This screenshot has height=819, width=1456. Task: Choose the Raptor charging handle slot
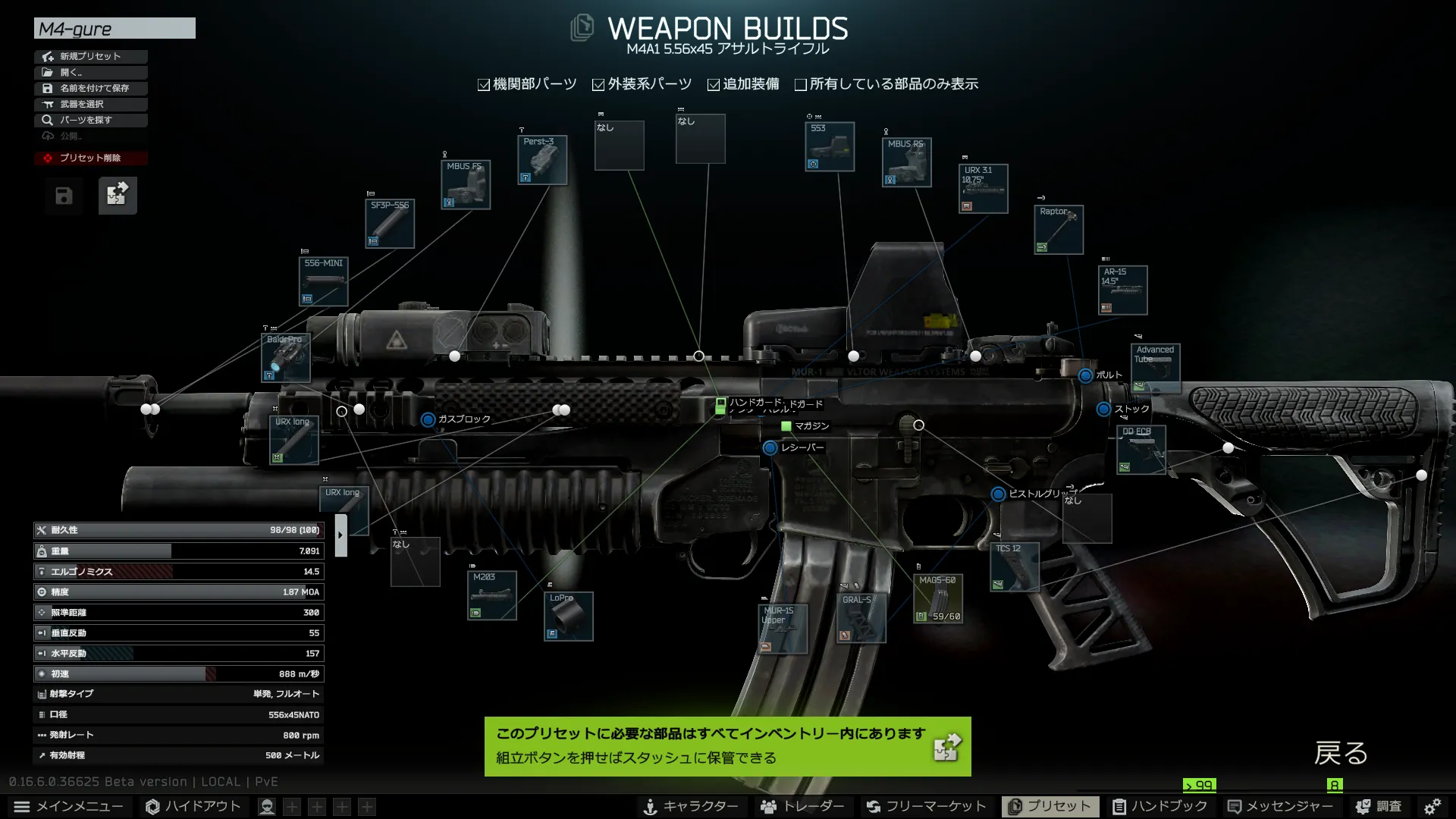[x=1059, y=230]
